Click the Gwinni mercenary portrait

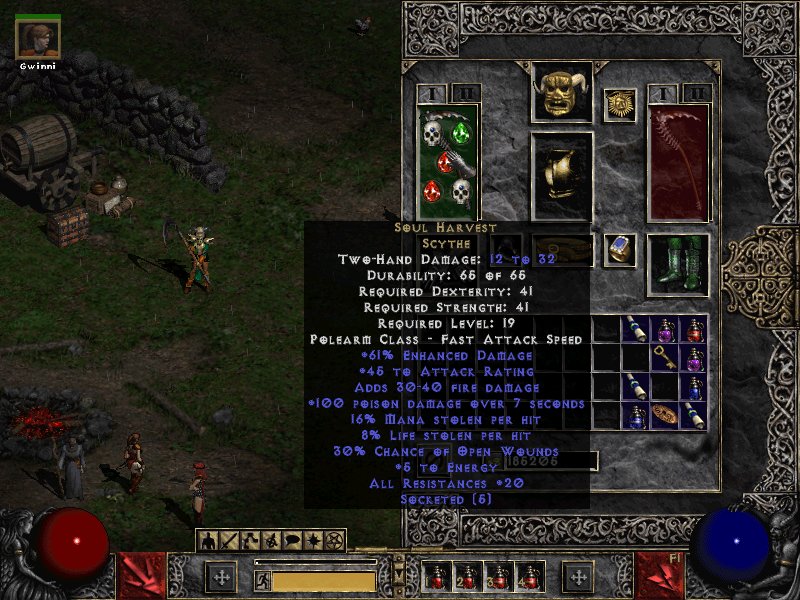38,39
